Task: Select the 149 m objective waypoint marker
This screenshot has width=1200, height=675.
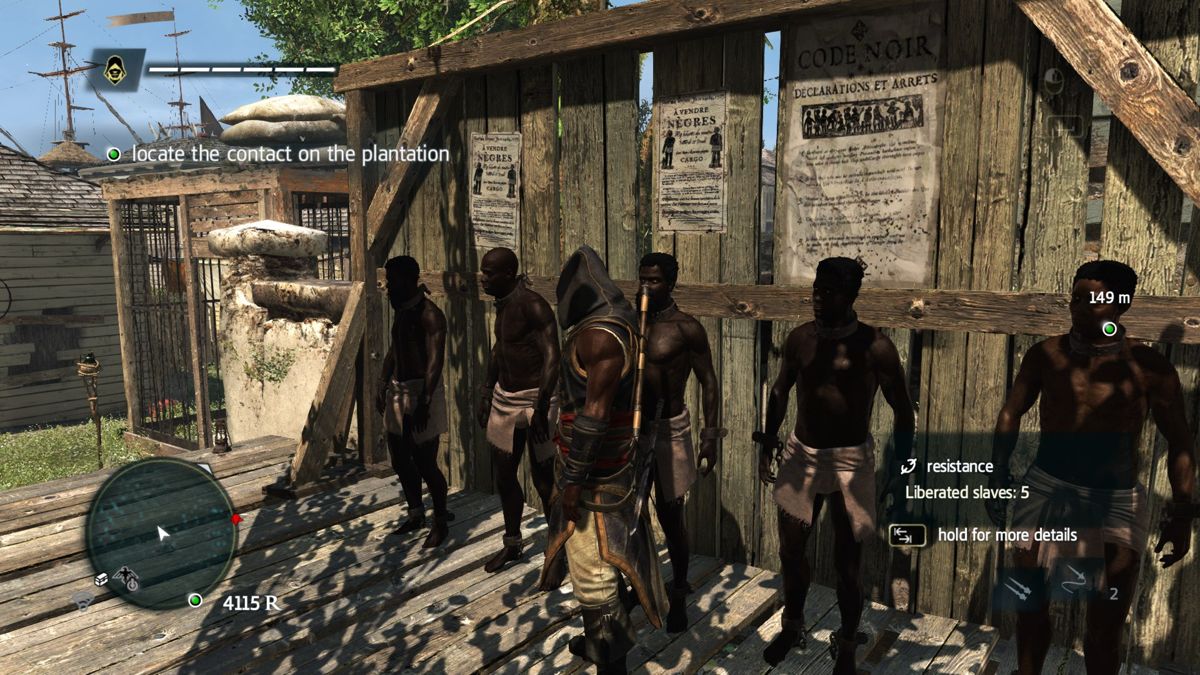Action: tap(1108, 328)
